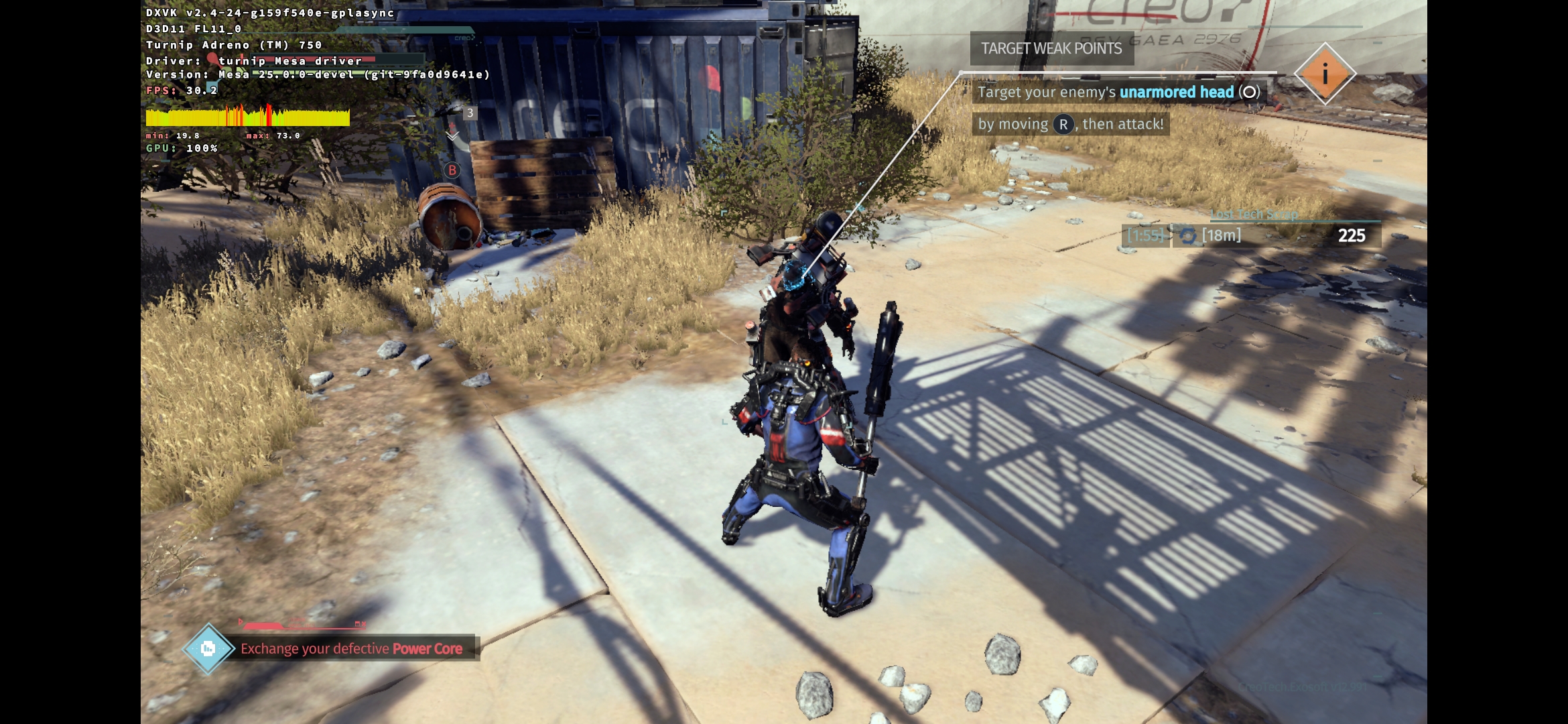Click the Lost Tech Scrap gear marker
This screenshot has width=1568, height=724.
click(x=1188, y=236)
